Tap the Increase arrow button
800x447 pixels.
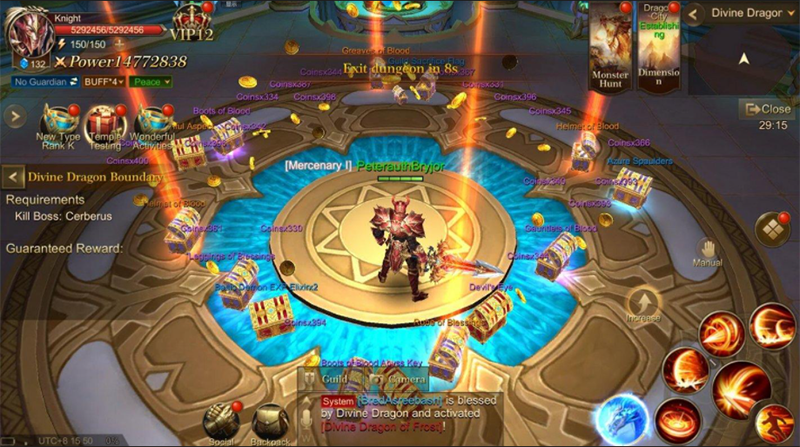pos(643,305)
